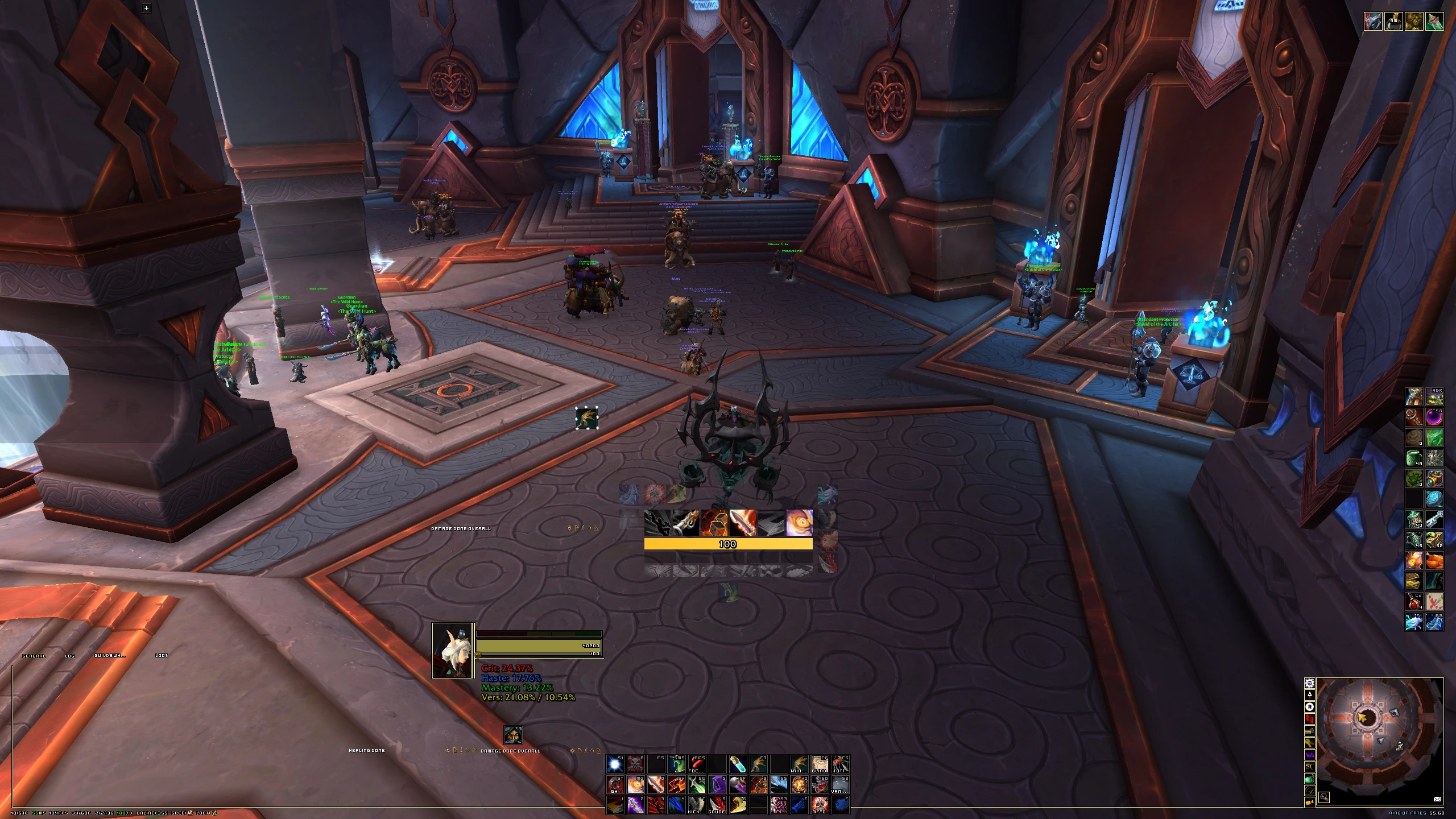Click the blue starburst ability icon
This screenshot has height=819, width=1456.
[x=615, y=764]
